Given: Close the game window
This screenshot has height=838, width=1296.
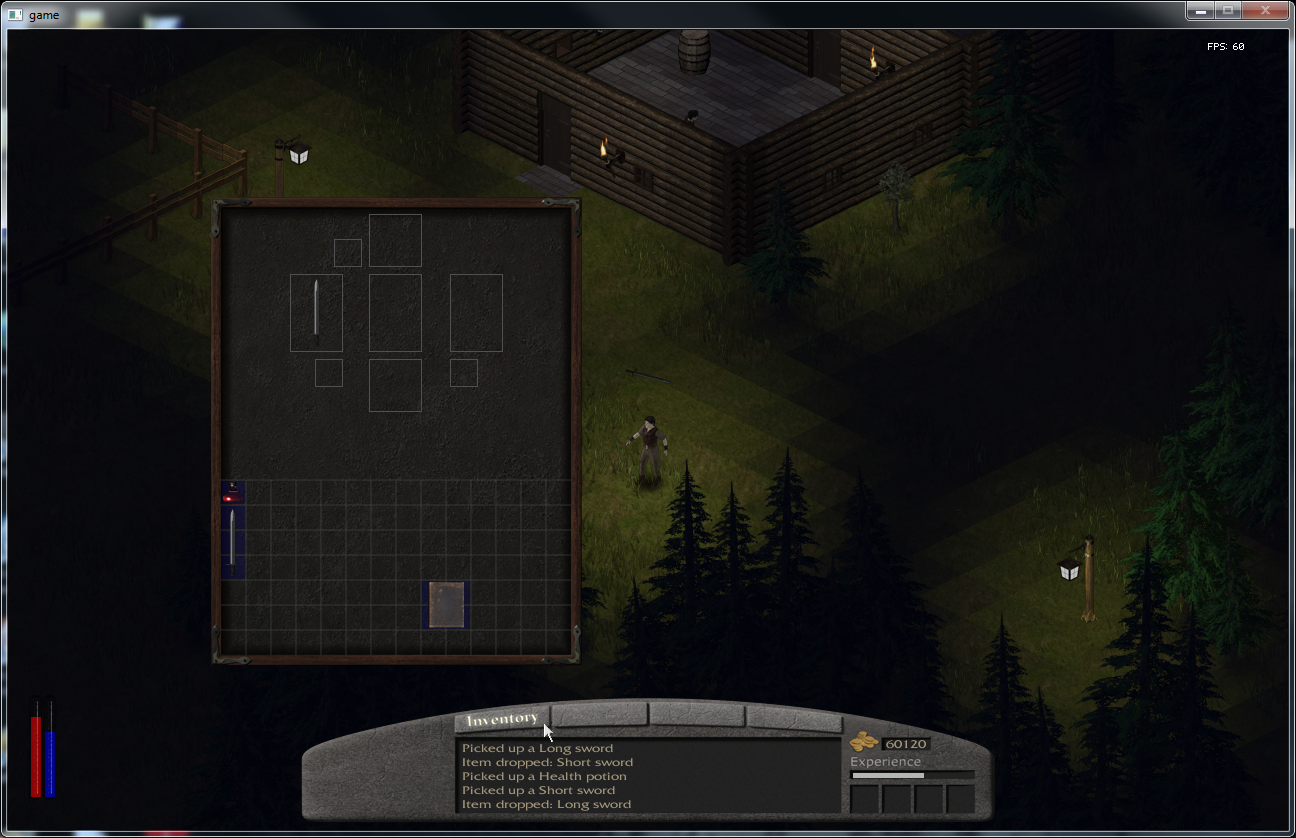Looking at the screenshot, I should 1266,10.
